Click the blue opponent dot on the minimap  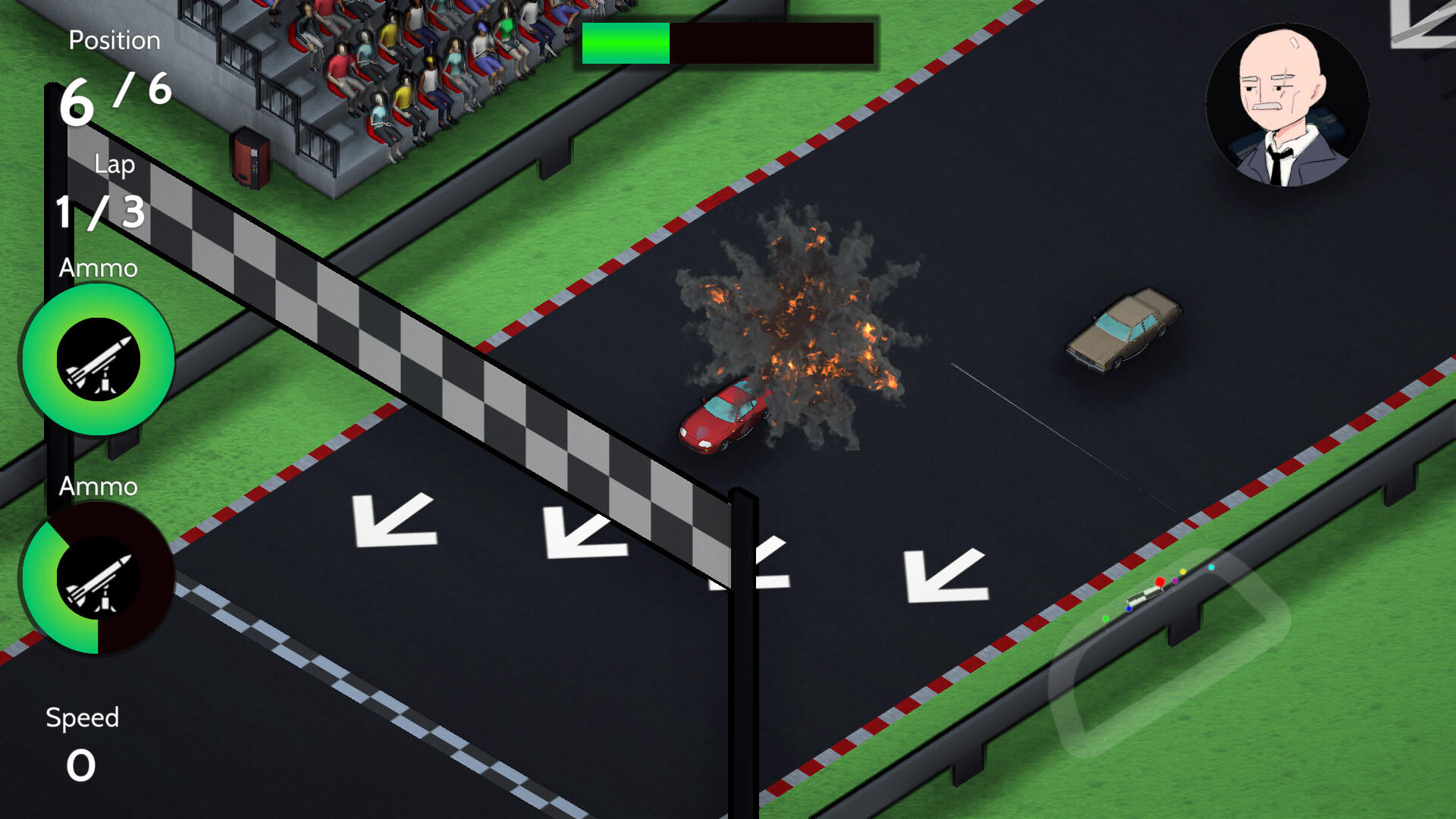(1129, 609)
